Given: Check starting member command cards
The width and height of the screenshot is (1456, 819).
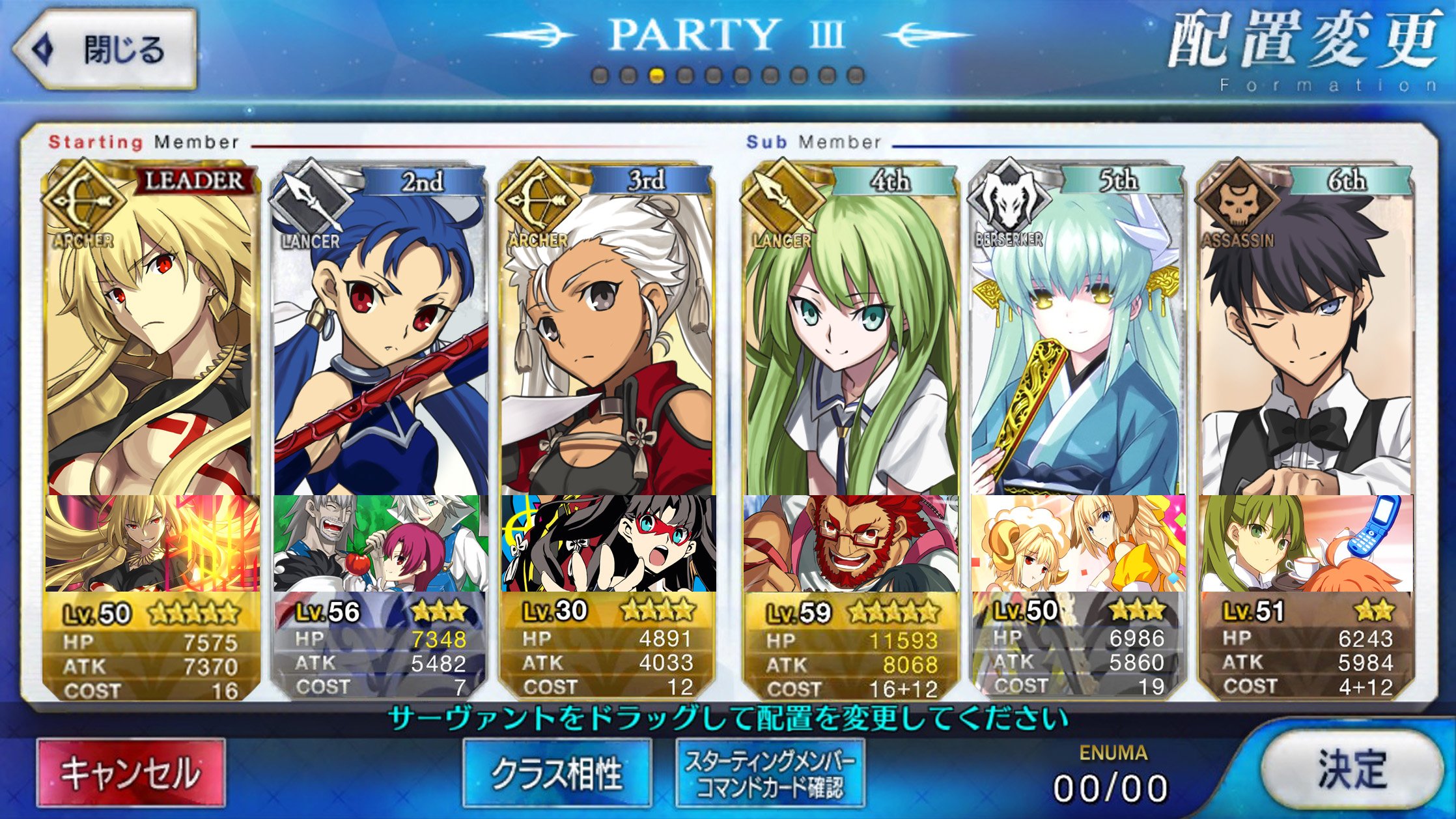Looking at the screenshot, I should (770, 773).
